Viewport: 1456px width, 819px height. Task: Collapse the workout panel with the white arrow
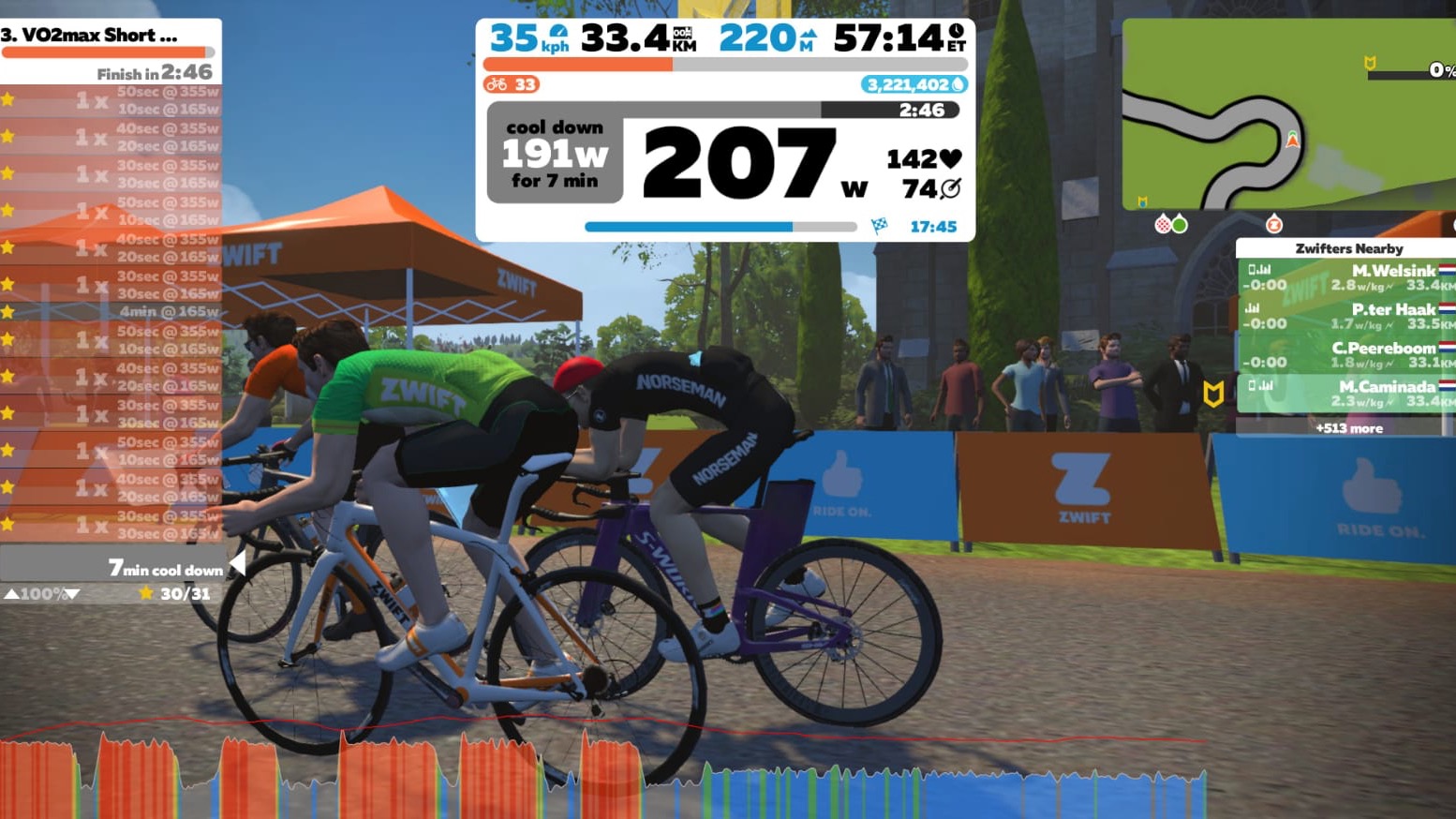(x=238, y=563)
